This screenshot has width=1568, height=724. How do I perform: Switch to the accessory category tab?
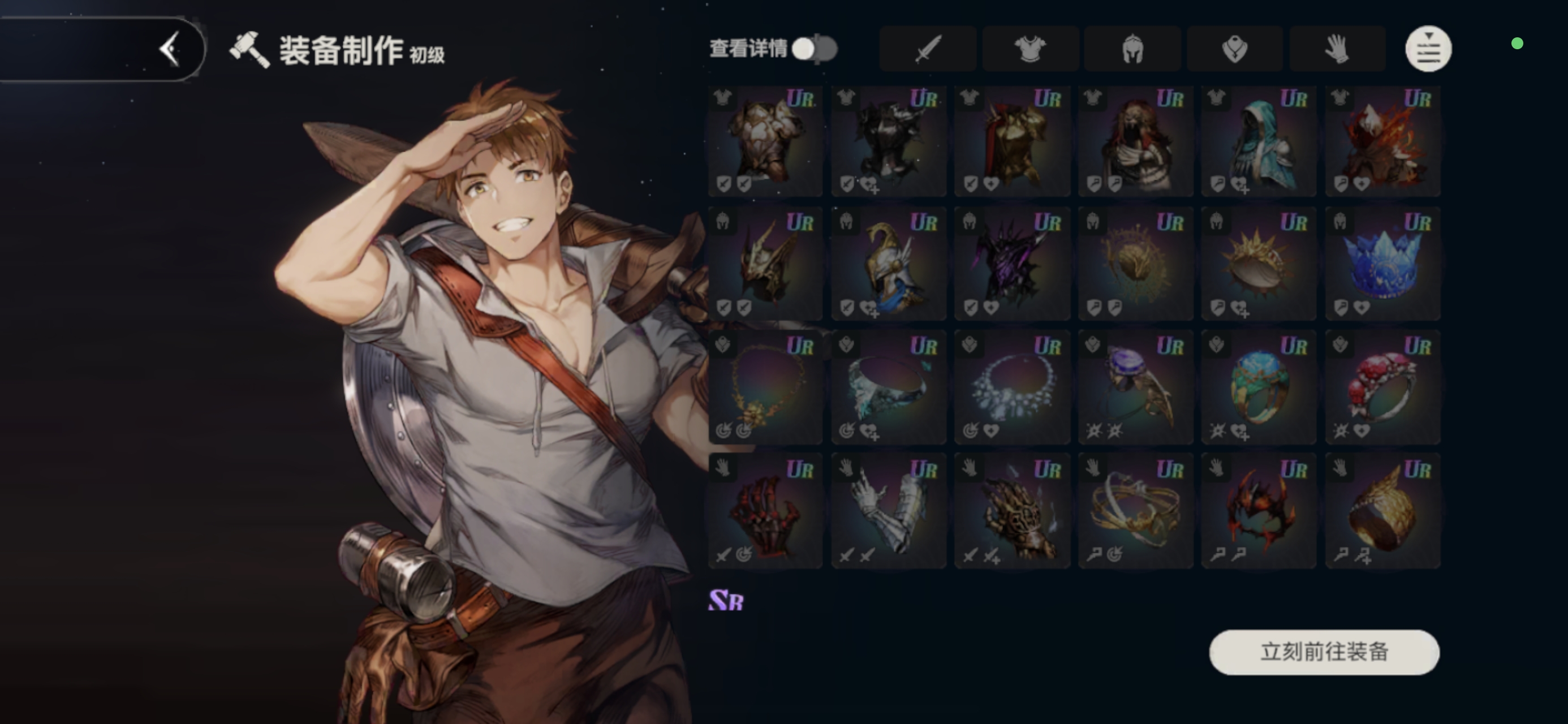(x=1235, y=49)
